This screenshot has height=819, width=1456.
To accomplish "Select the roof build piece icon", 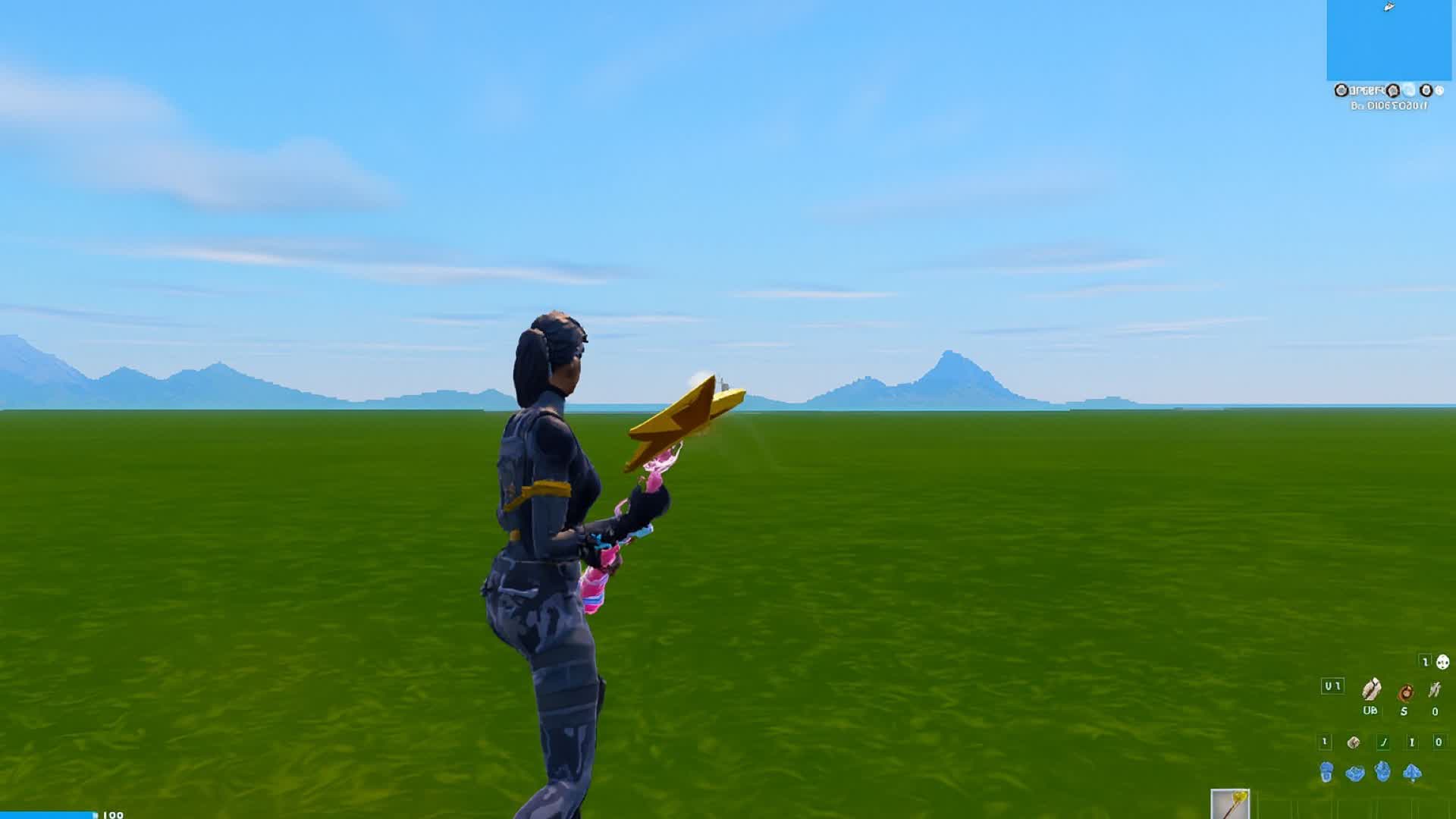I will [1413, 772].
